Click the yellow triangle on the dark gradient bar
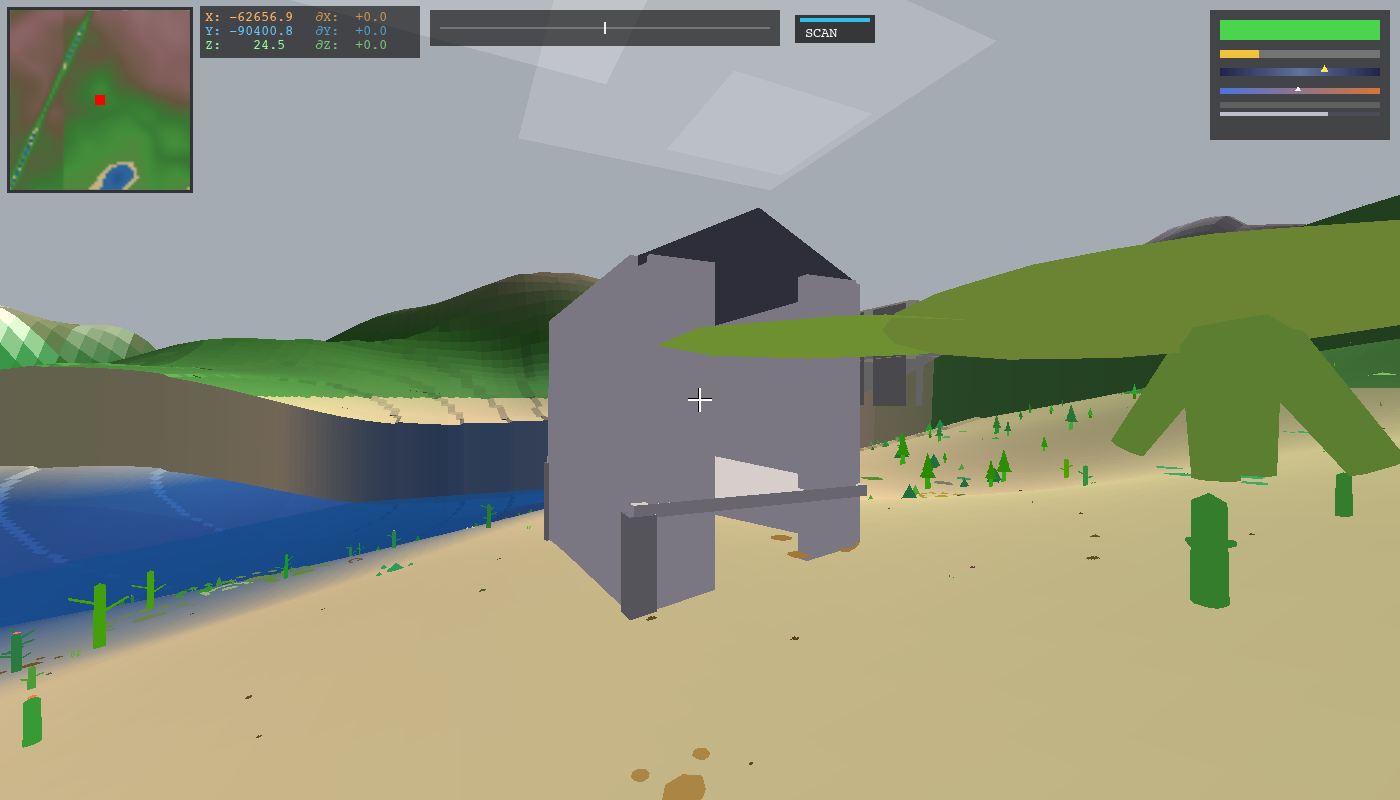The width and height of the screenshot is (1400, 800). tap(1325, 69)
